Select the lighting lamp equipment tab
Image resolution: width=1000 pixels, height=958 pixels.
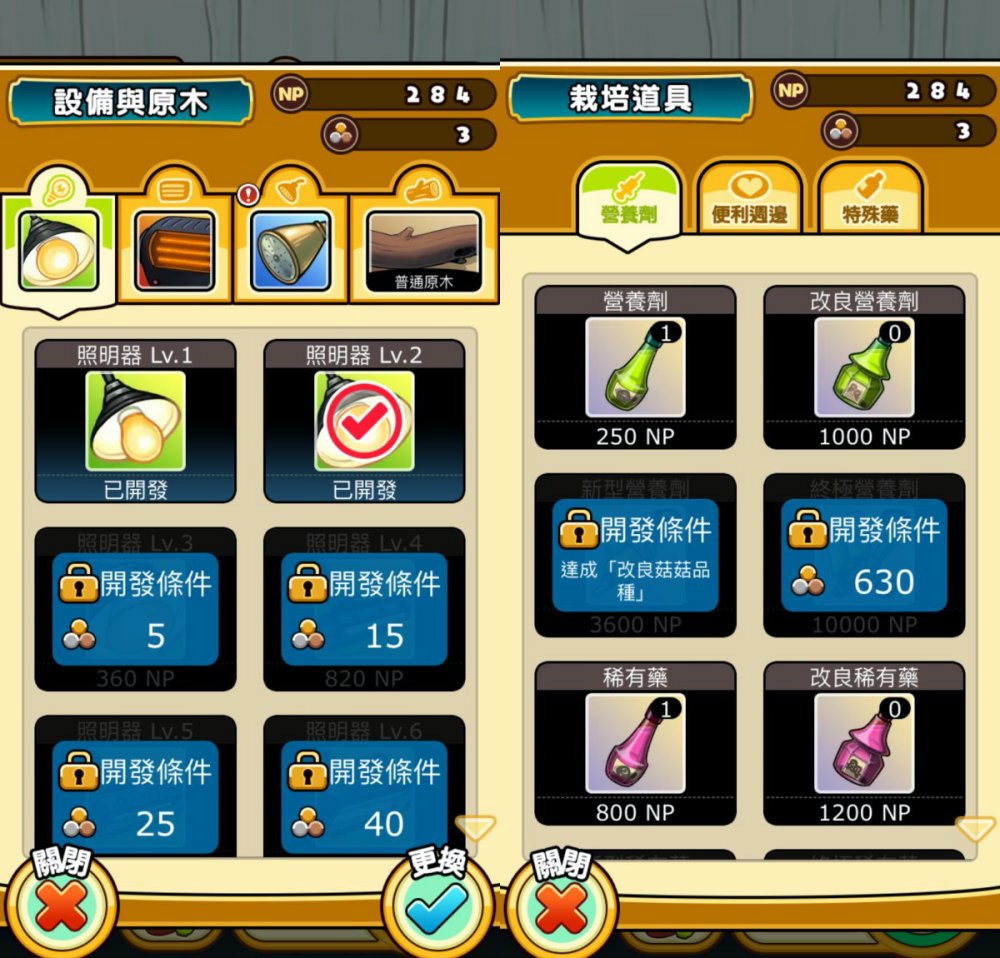pyautogui.click(x=58, y=250)
